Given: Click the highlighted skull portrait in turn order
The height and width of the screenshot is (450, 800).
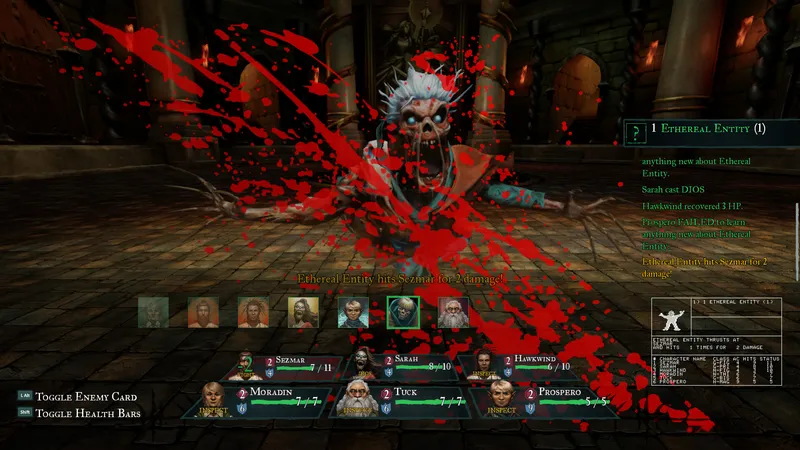Looking at the screenshot, I should [403, 312].
